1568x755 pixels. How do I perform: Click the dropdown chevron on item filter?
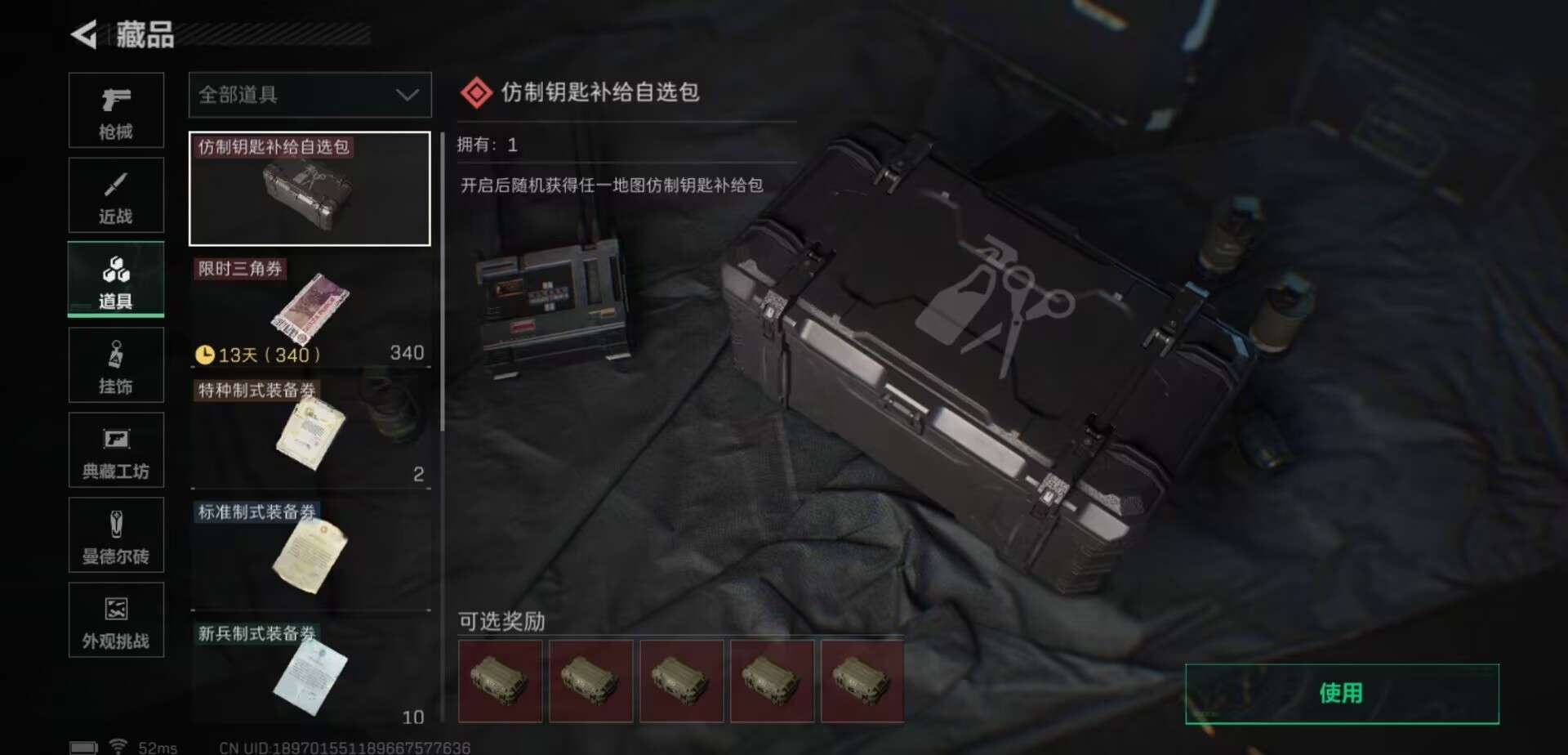(408, 95)
